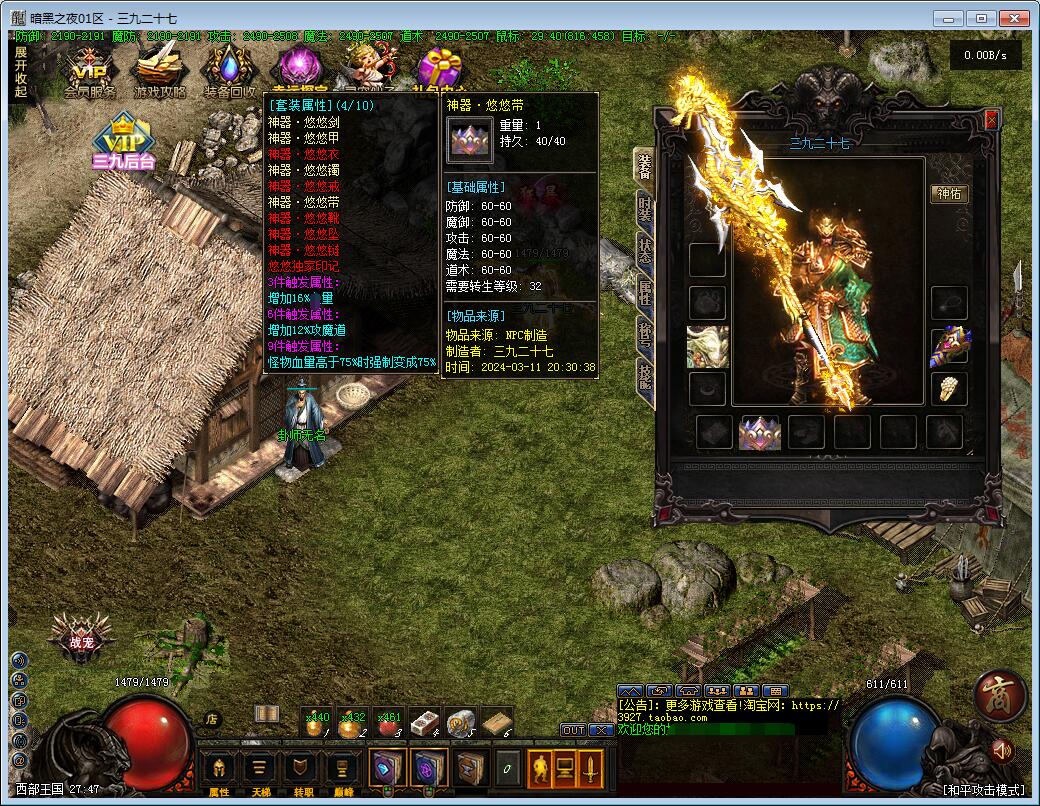This screenshot has width=1040, height=806.
Task: Toggle the speaker sound icon
Action: click(x=999, y=748)
